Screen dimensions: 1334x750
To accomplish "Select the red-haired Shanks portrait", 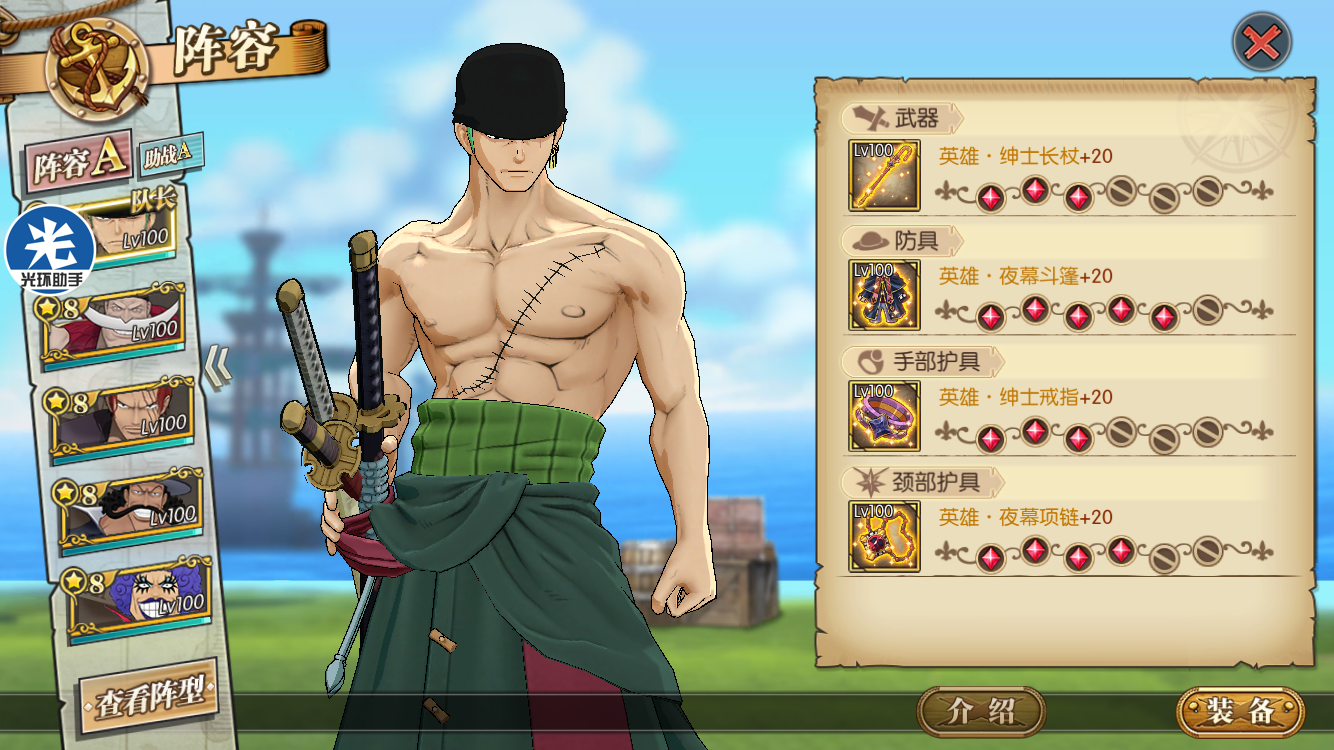I will click(122, 416).
